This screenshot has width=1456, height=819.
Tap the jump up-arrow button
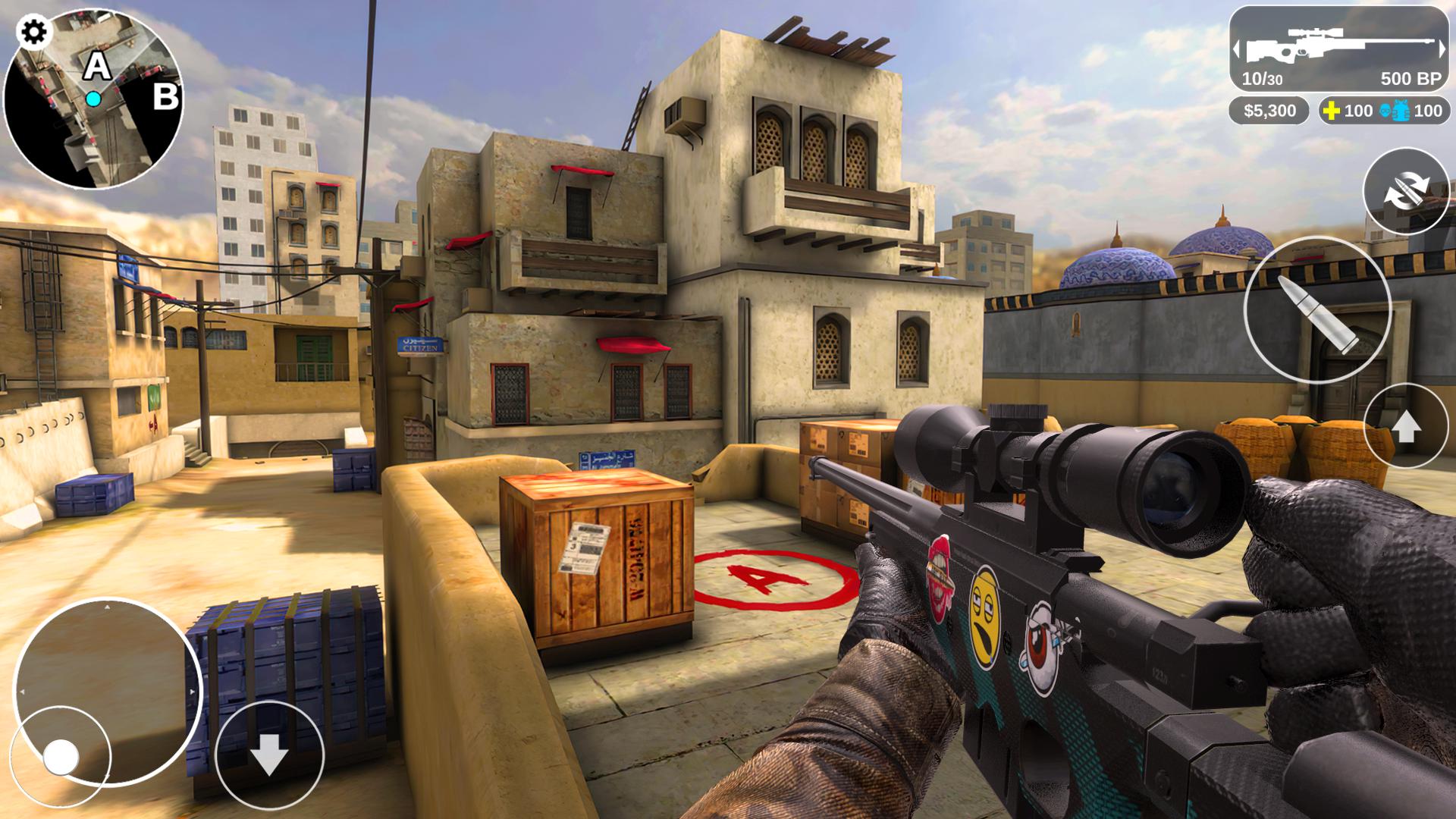click(x=1407, y=427)
